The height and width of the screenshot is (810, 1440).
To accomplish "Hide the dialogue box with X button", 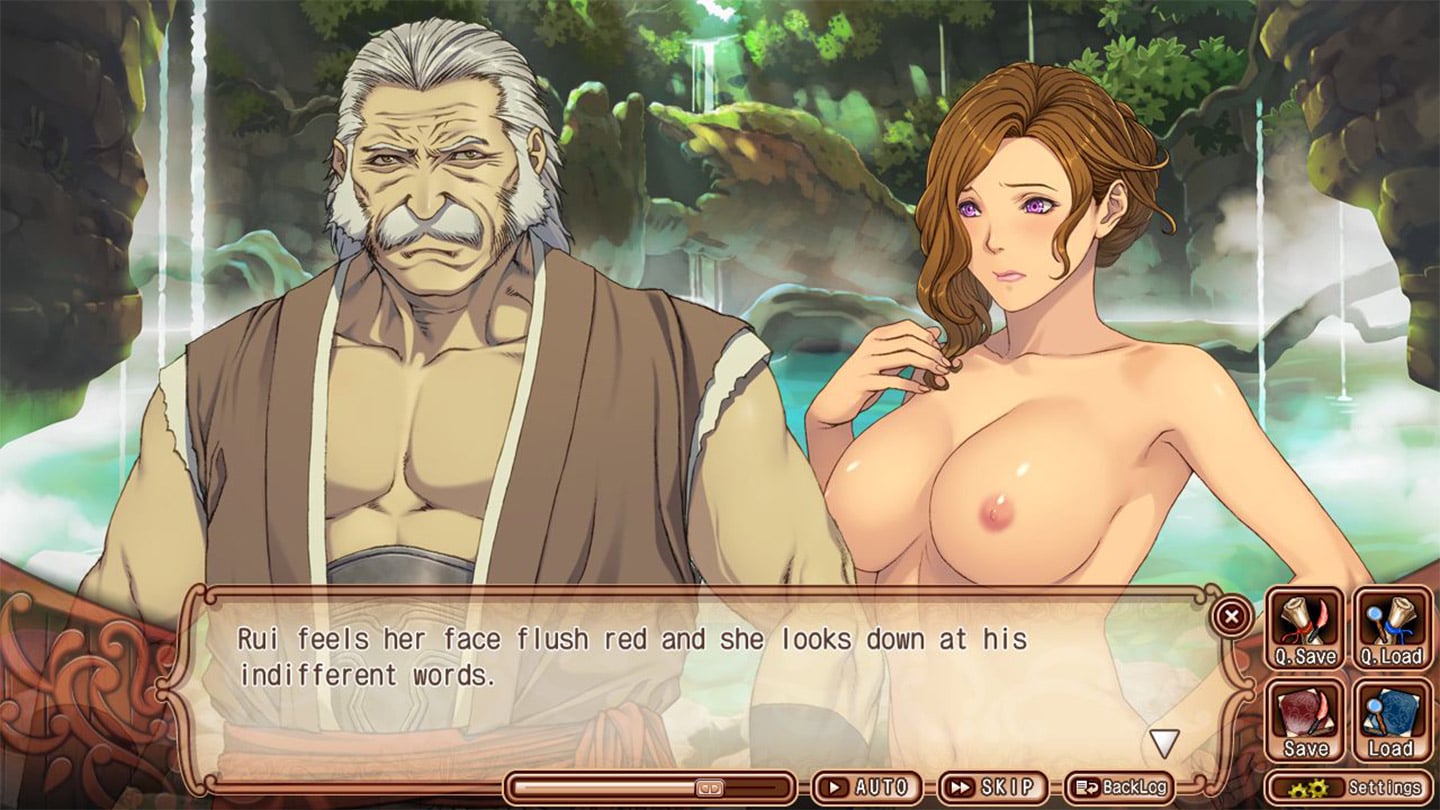I will [x=1231, y=616].
